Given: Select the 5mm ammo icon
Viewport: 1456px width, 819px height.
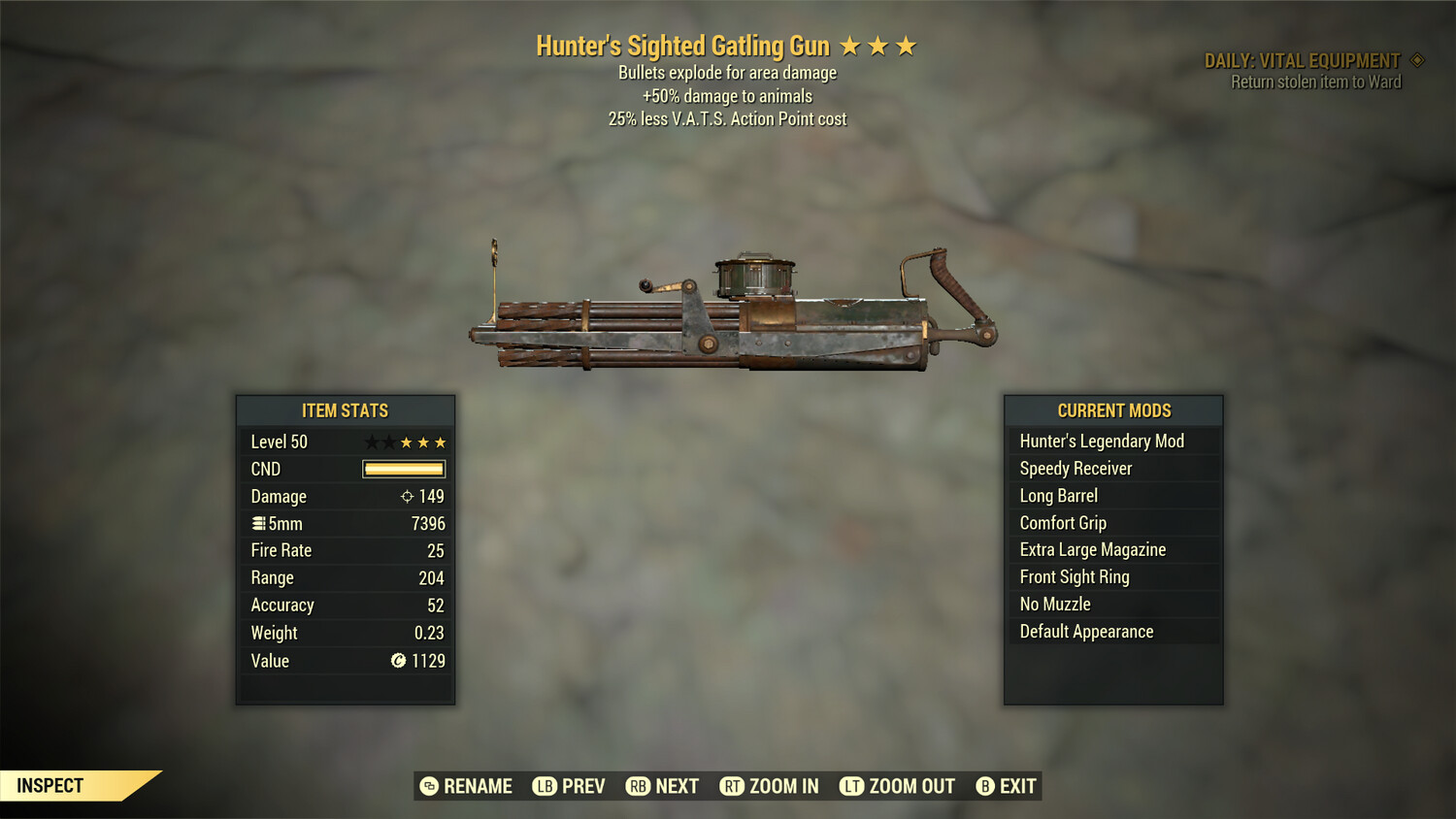Looking at the screenshot, I should [257, 523].
